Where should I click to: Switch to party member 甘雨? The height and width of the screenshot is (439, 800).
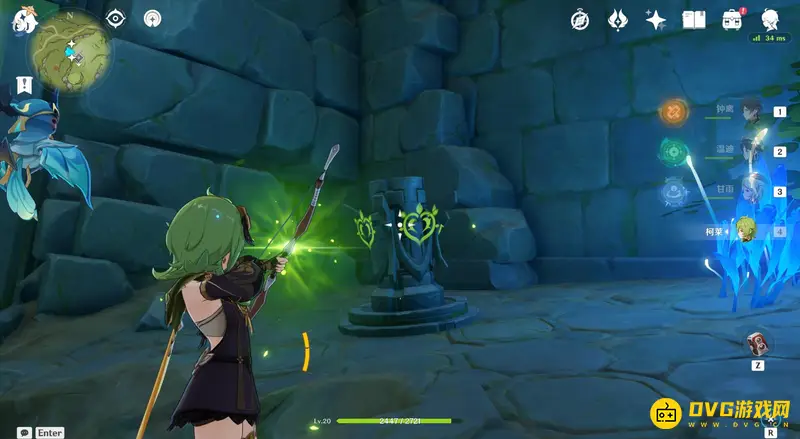point(752,191)
